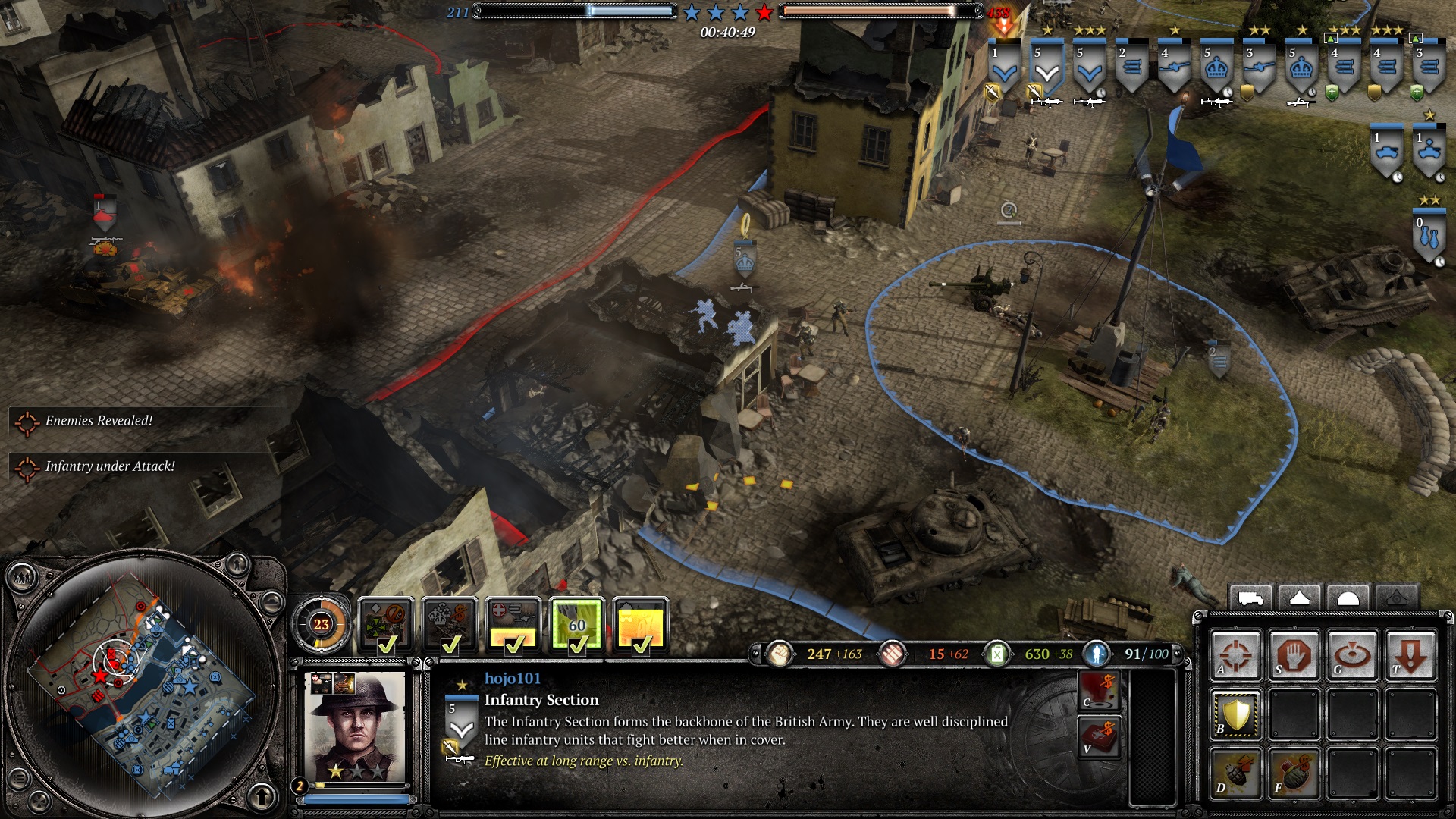
Task: Select the Infantry Section soldier portrait
Action: [x=355, y=727]
